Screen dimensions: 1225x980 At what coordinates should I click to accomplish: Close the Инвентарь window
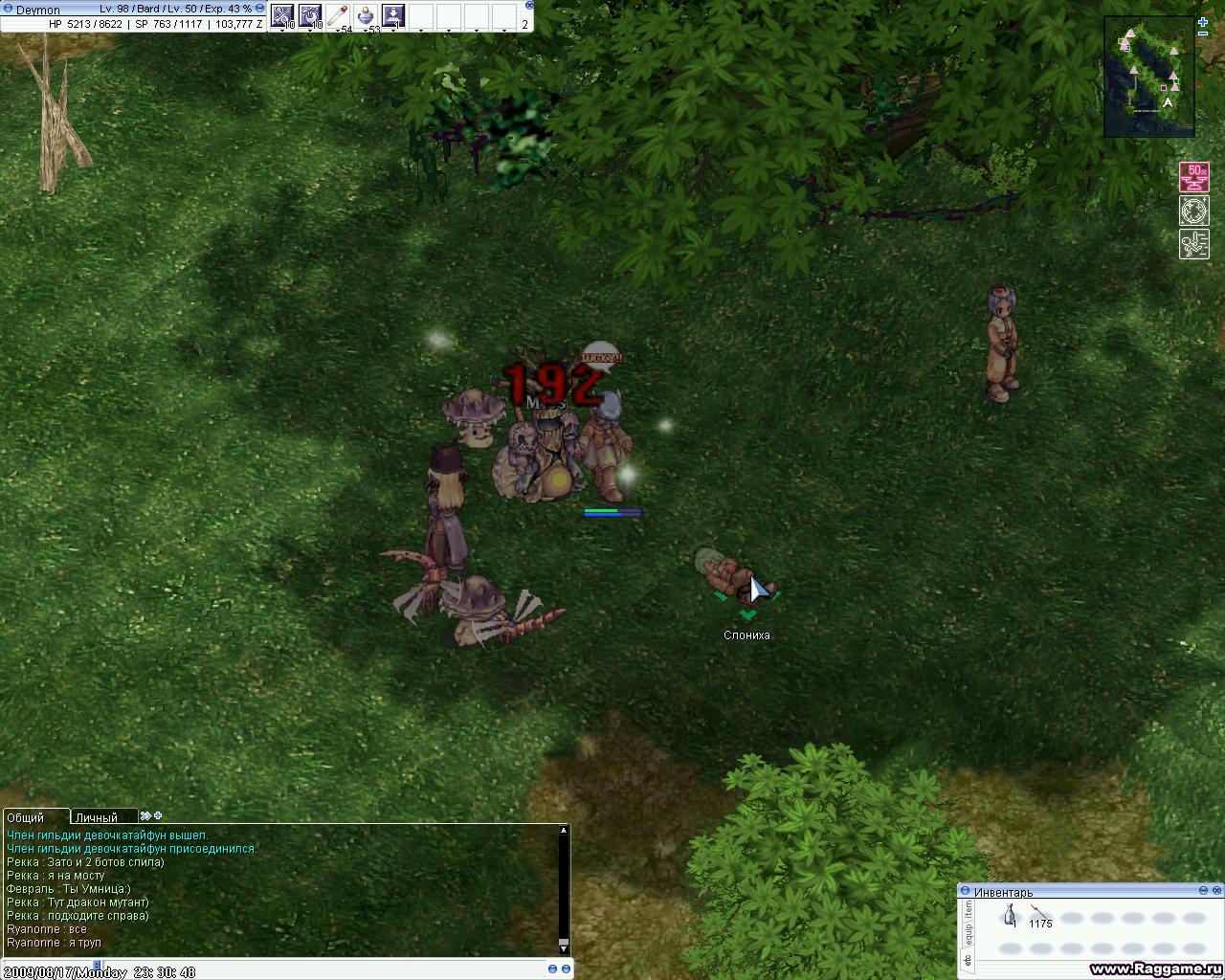(1216, 891)
